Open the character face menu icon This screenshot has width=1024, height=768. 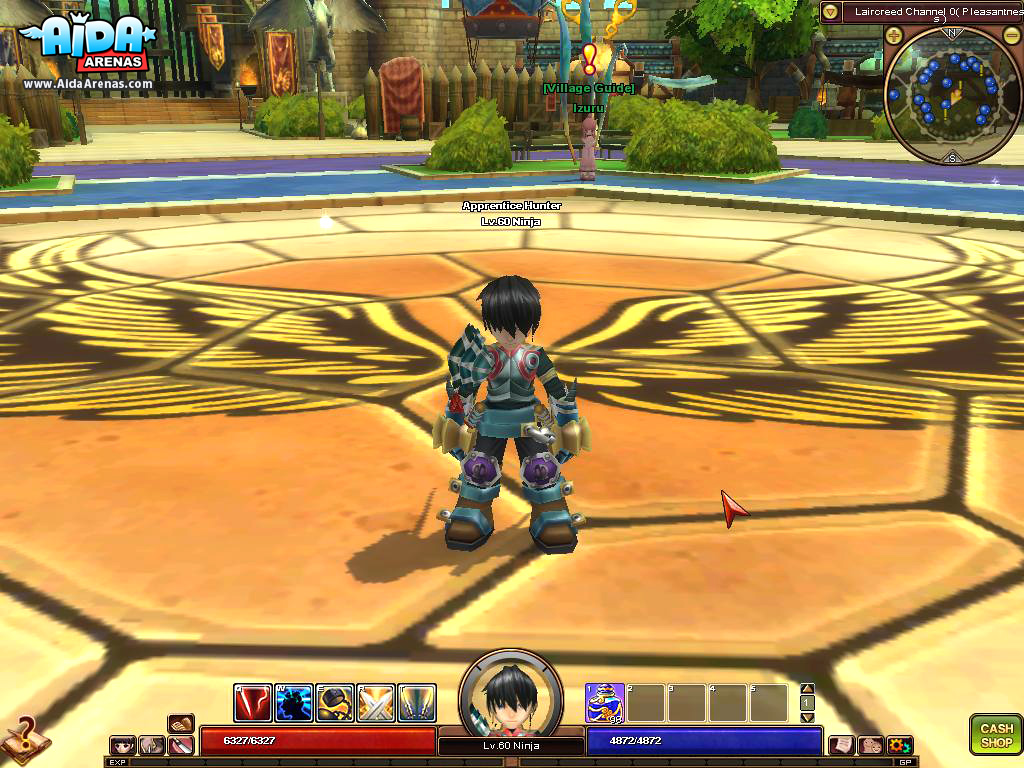click(x=123, y=745)
